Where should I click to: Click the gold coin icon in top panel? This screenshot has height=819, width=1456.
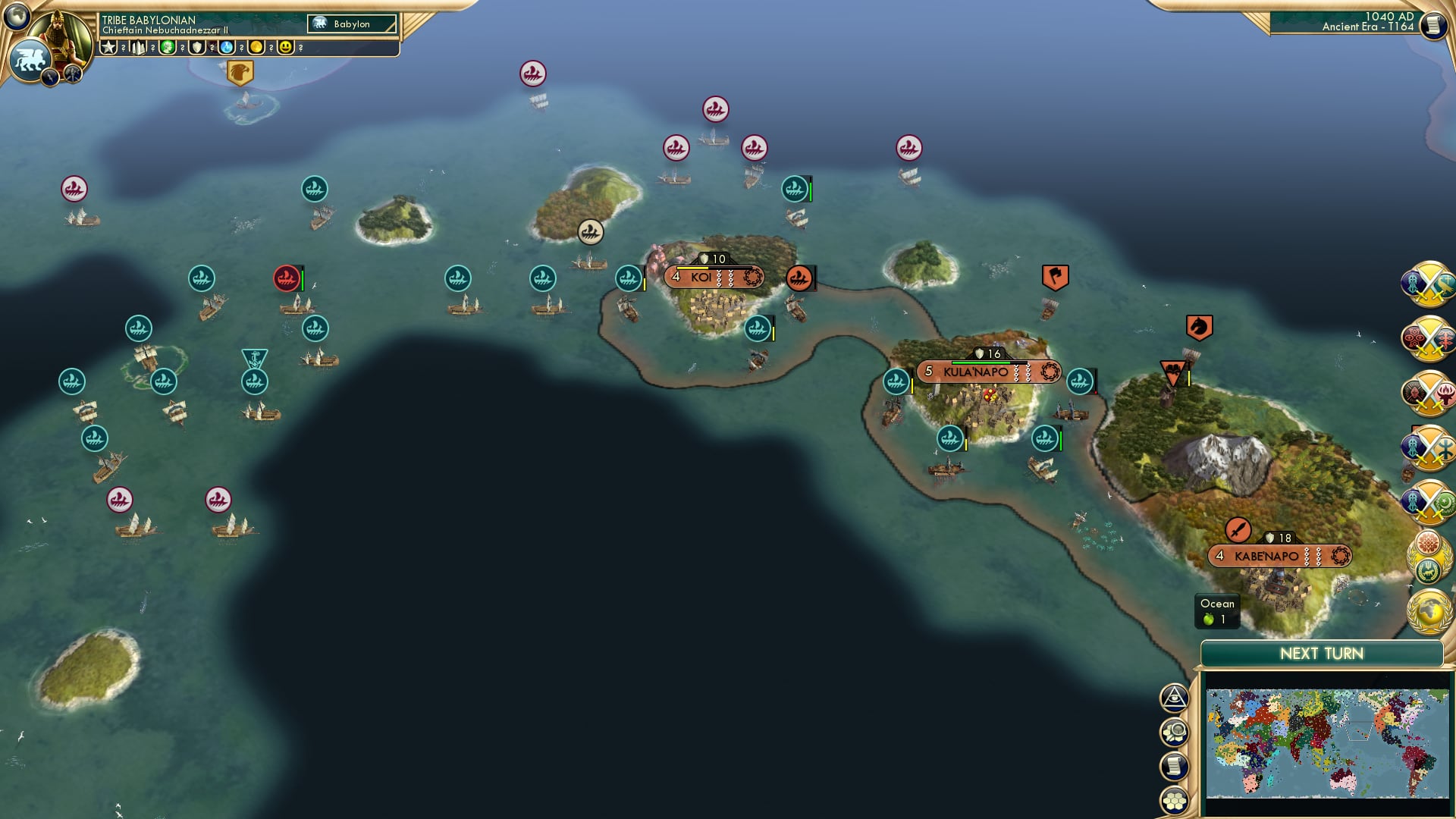coord(256,47)
